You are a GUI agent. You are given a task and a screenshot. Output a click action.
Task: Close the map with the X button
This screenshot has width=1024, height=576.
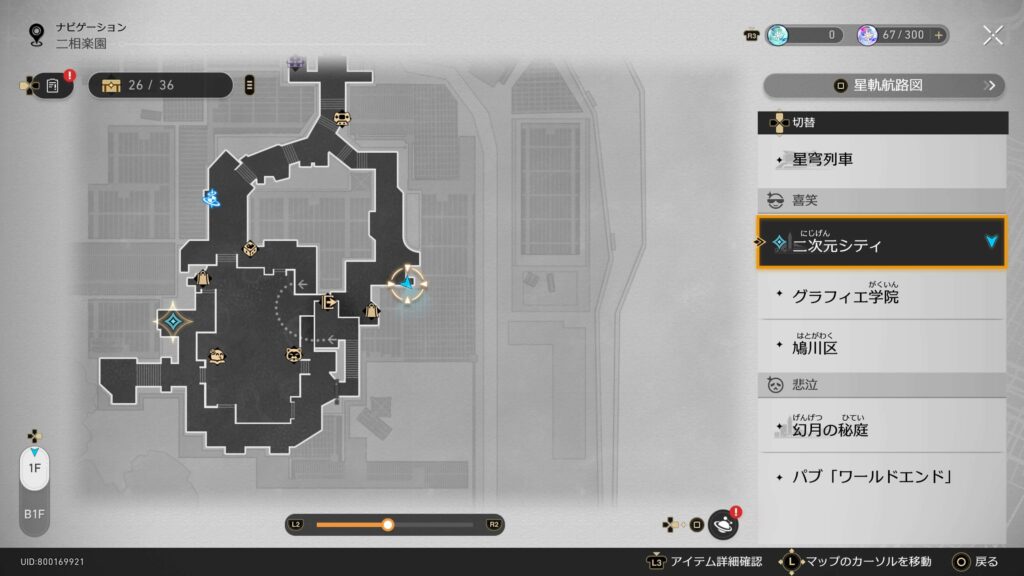pos(993,35)
